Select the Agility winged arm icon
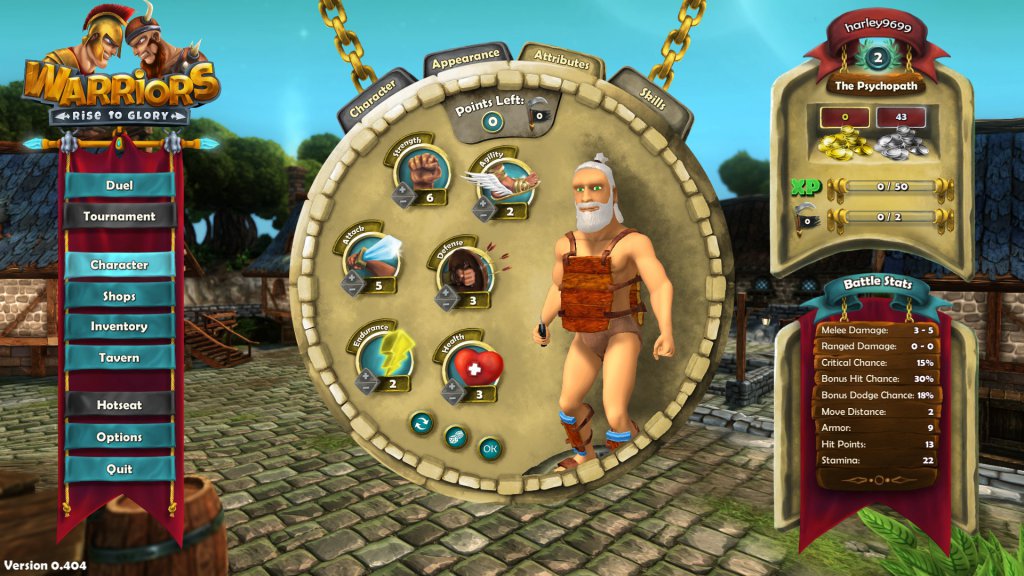The width and height of the screenshot is (1024, 576). [505, 184]
